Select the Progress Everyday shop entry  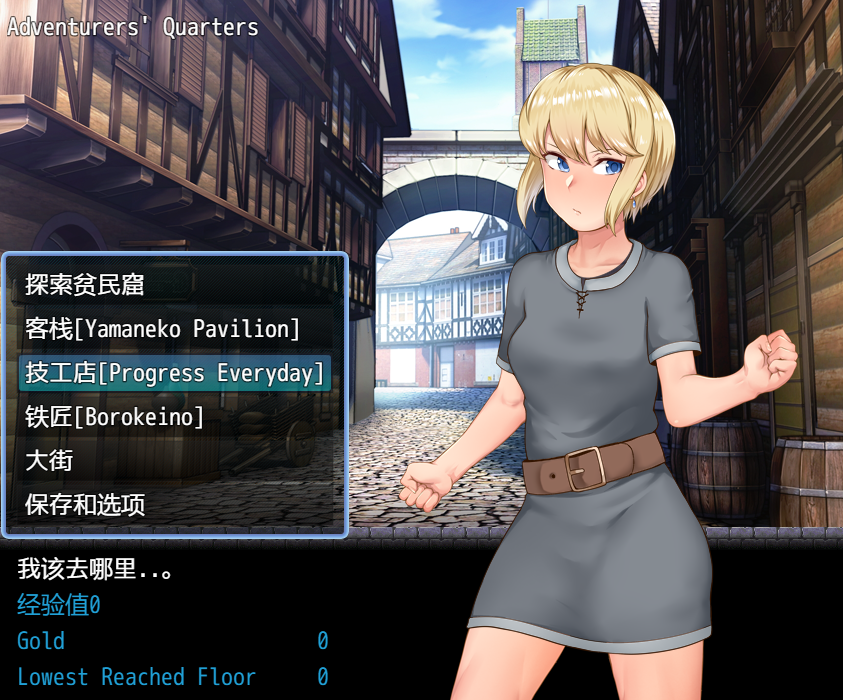pos(175,373)
